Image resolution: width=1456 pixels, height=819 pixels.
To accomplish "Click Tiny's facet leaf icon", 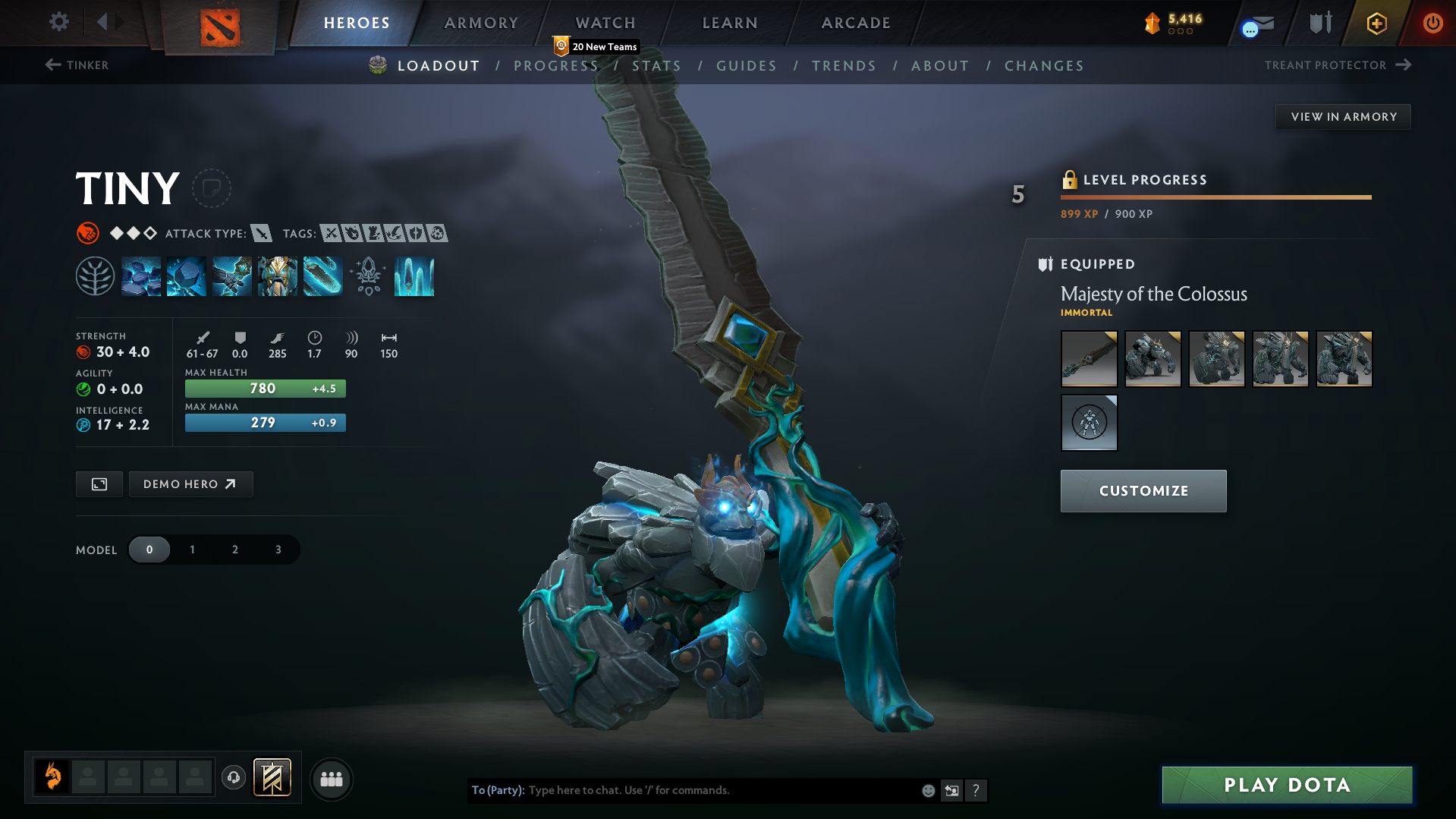I will tap(96, 276).
